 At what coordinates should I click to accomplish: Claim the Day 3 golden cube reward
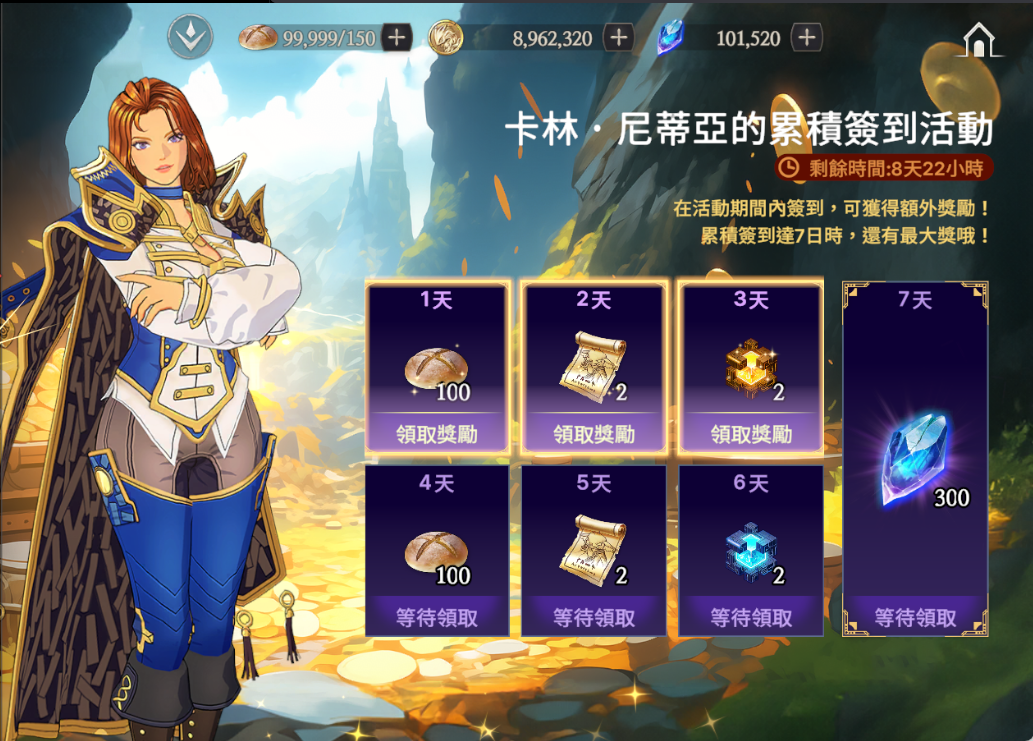(x=751, y=434)
